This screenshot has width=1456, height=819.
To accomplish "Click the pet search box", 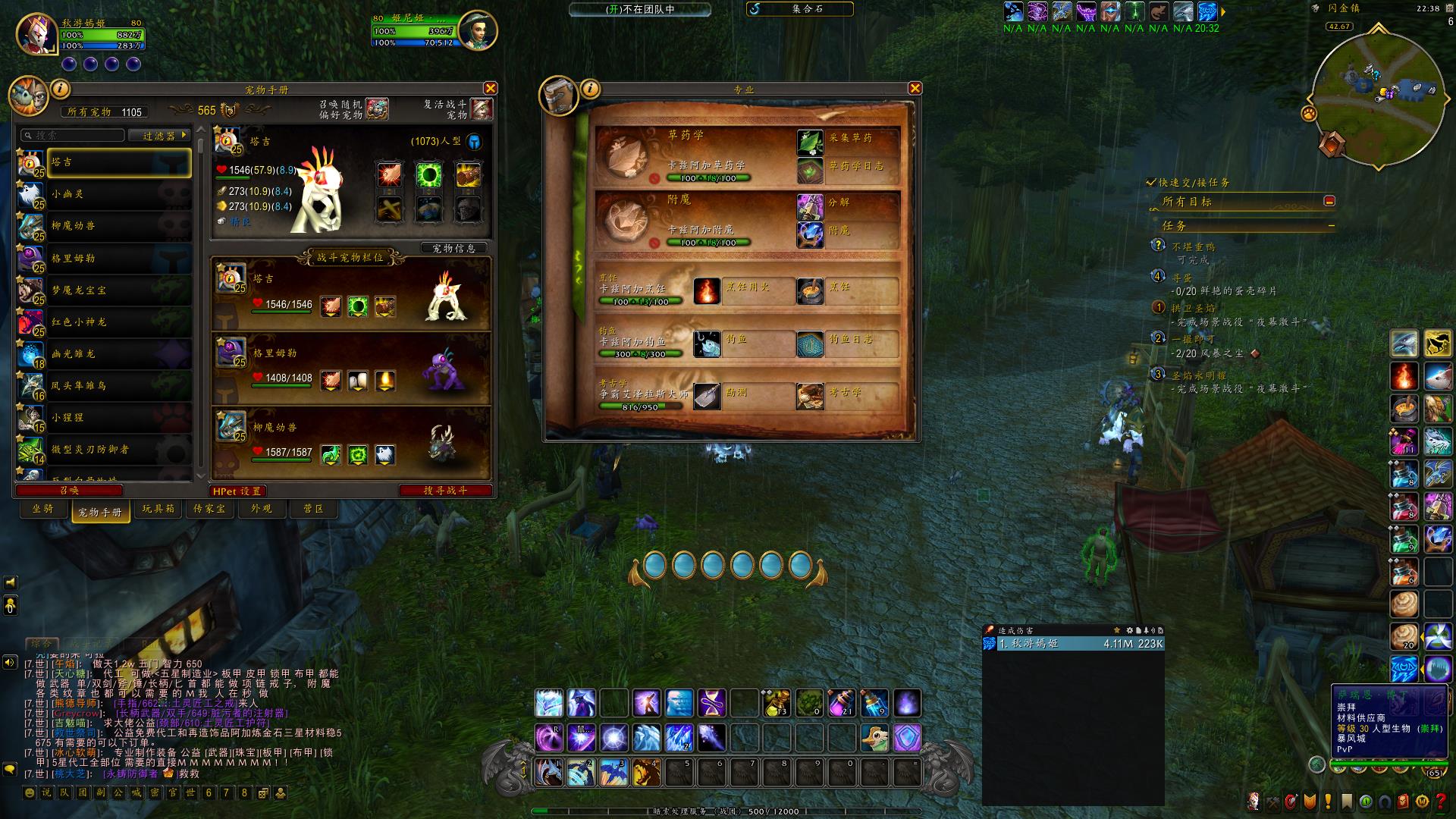I will pos(74,135).
